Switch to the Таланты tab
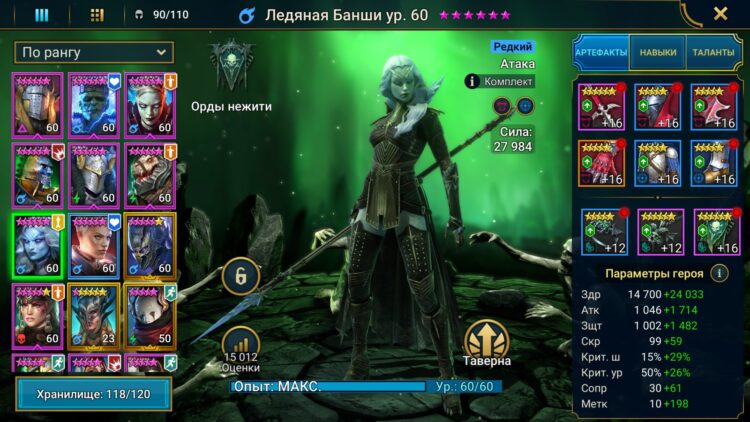The image size is (750, 422). point(713,52)
